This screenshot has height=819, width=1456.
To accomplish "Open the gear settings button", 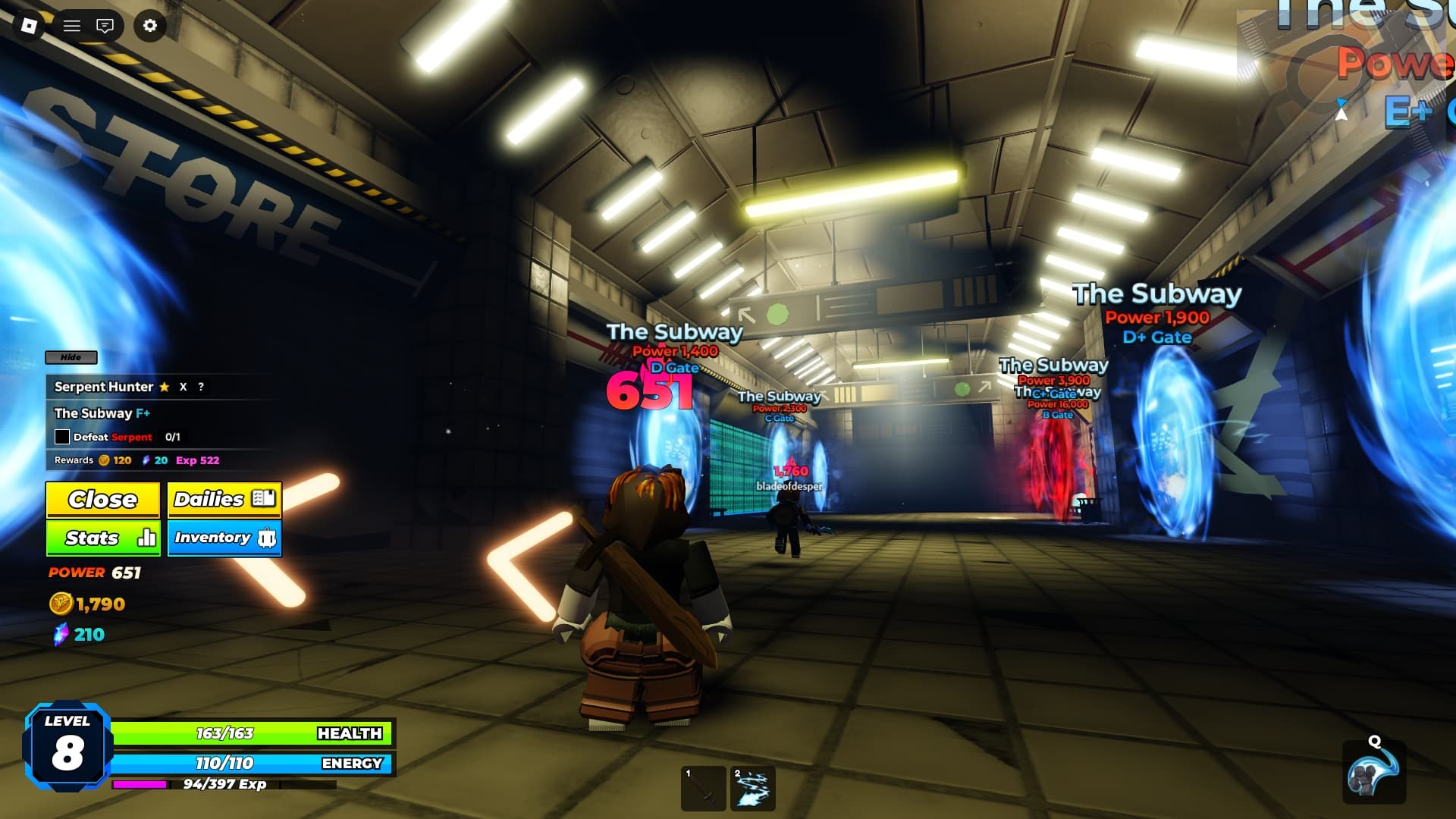I will click(x=150, y=26).
